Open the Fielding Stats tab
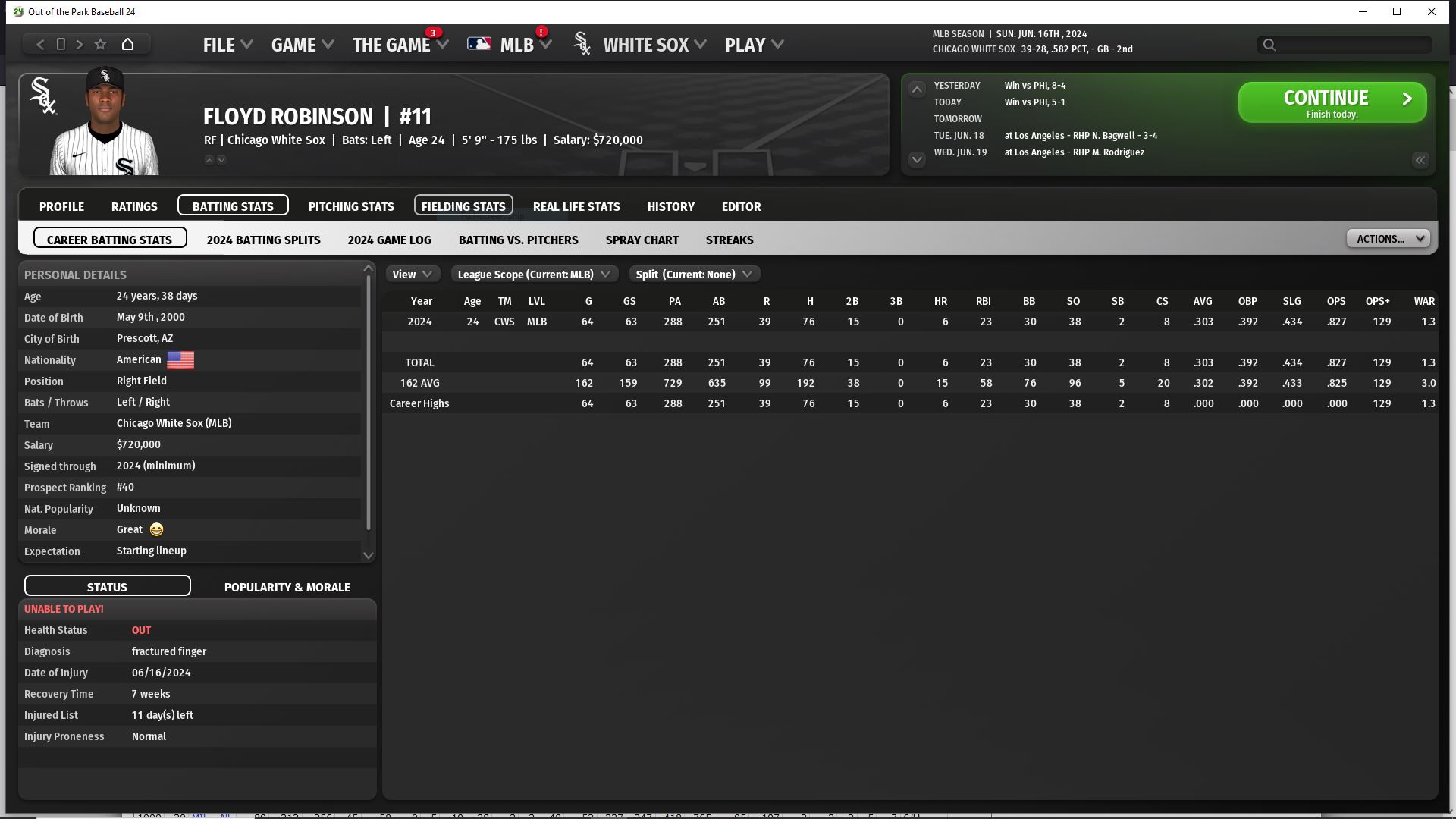Image resolution: width=1456 pixels, height=819 pixels. [463, 206]
